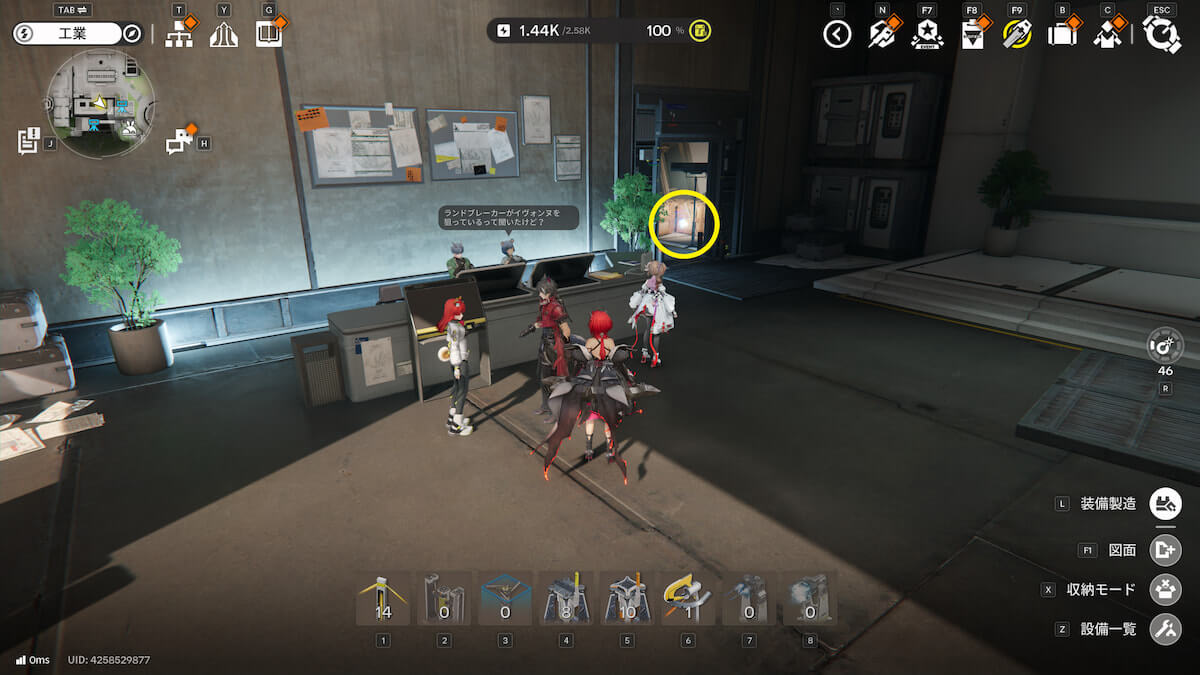
Task: Open the yellow-ringed ticket icon
Action: click(x=1017, y=34)
